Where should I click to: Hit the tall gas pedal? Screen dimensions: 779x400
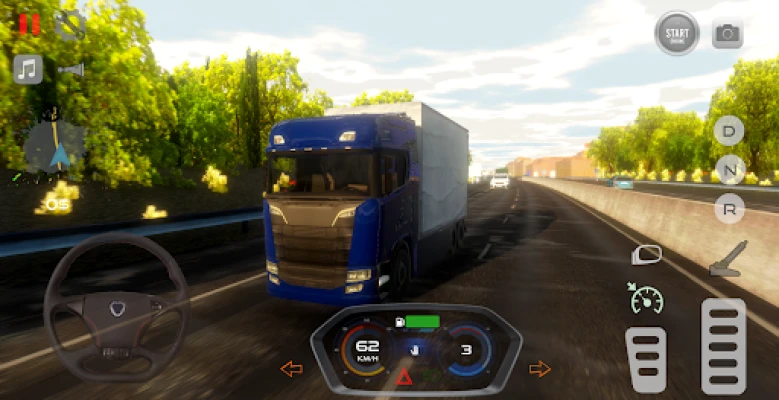coord(722,346)
